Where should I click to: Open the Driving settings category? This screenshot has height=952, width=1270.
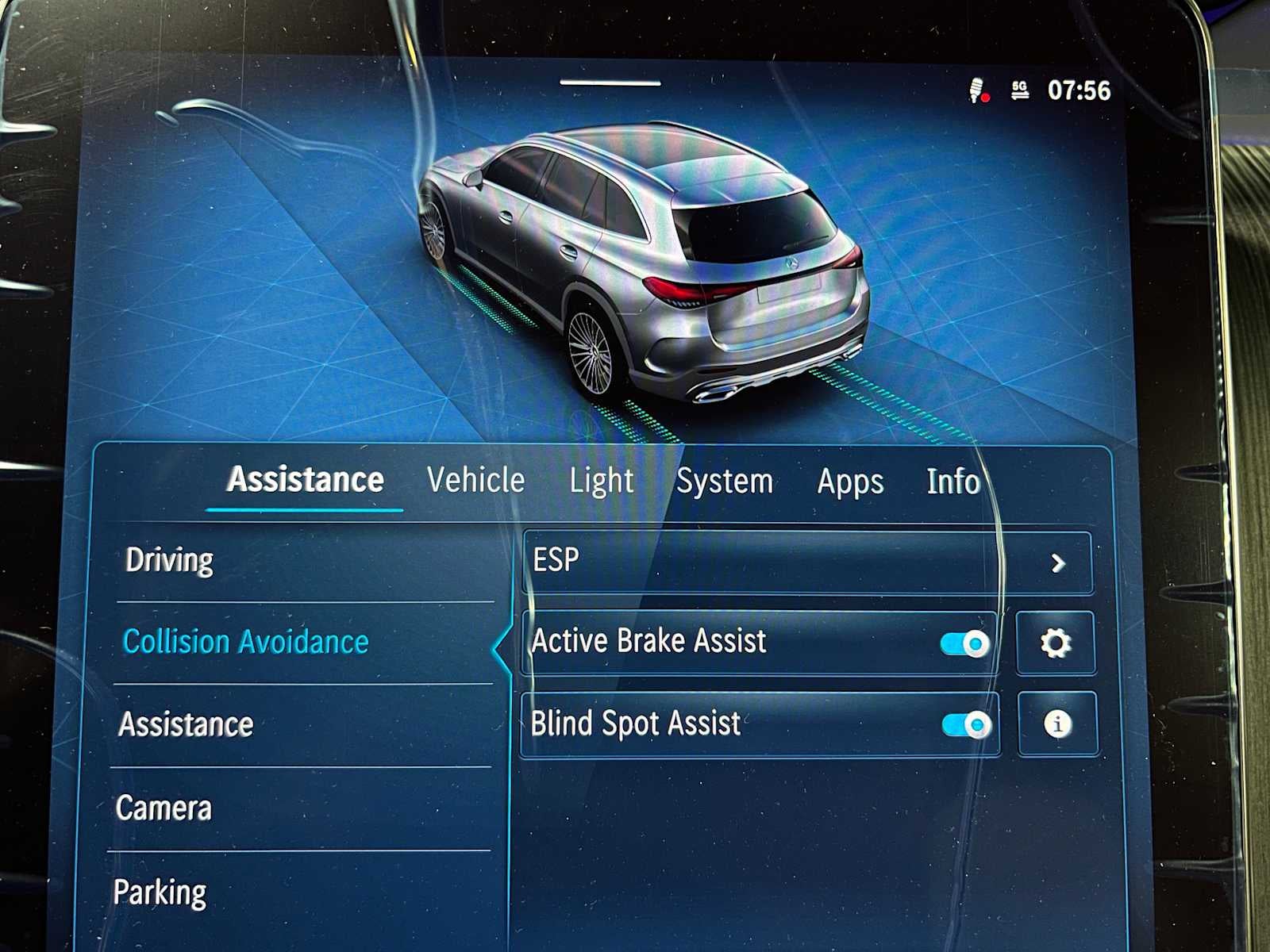pos(168,561)
